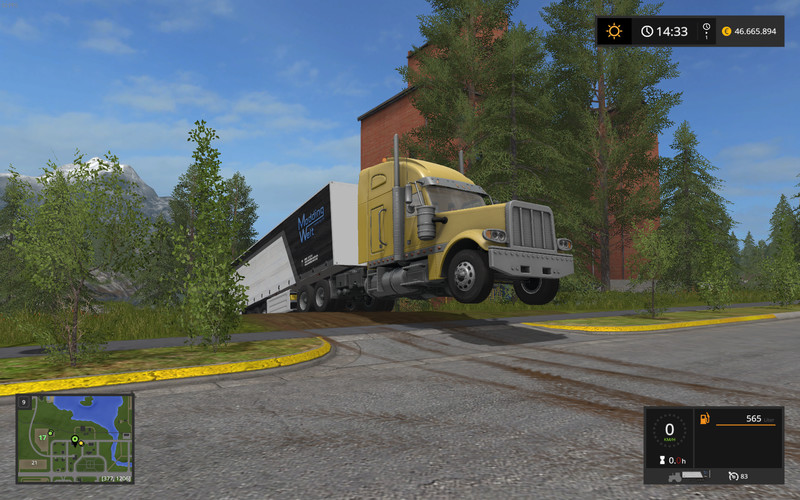Click the cruise control speed icon
This screenshot has width=800, height=500.
(732, 475)
